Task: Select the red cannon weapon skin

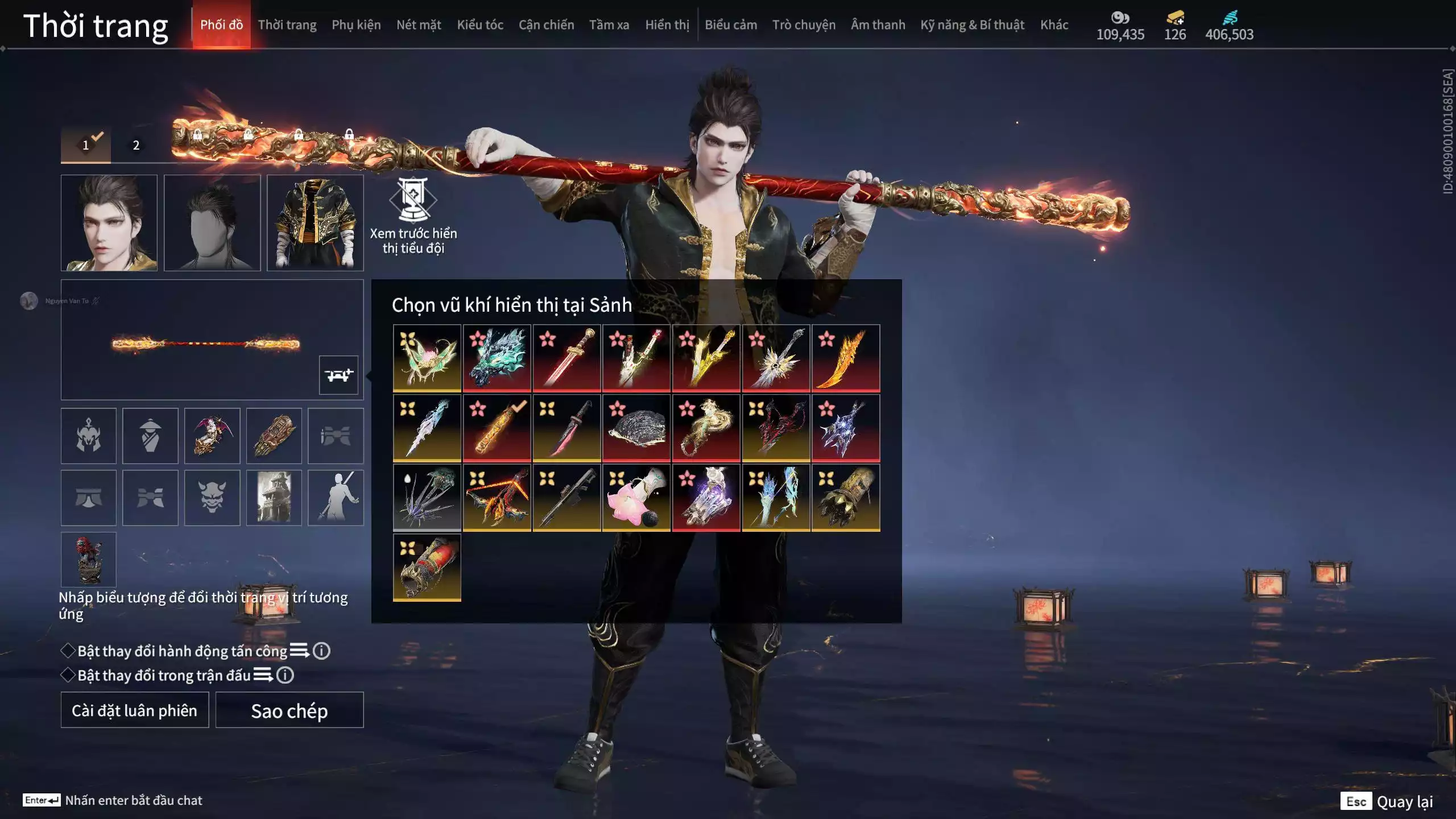Action: (427, 567)
